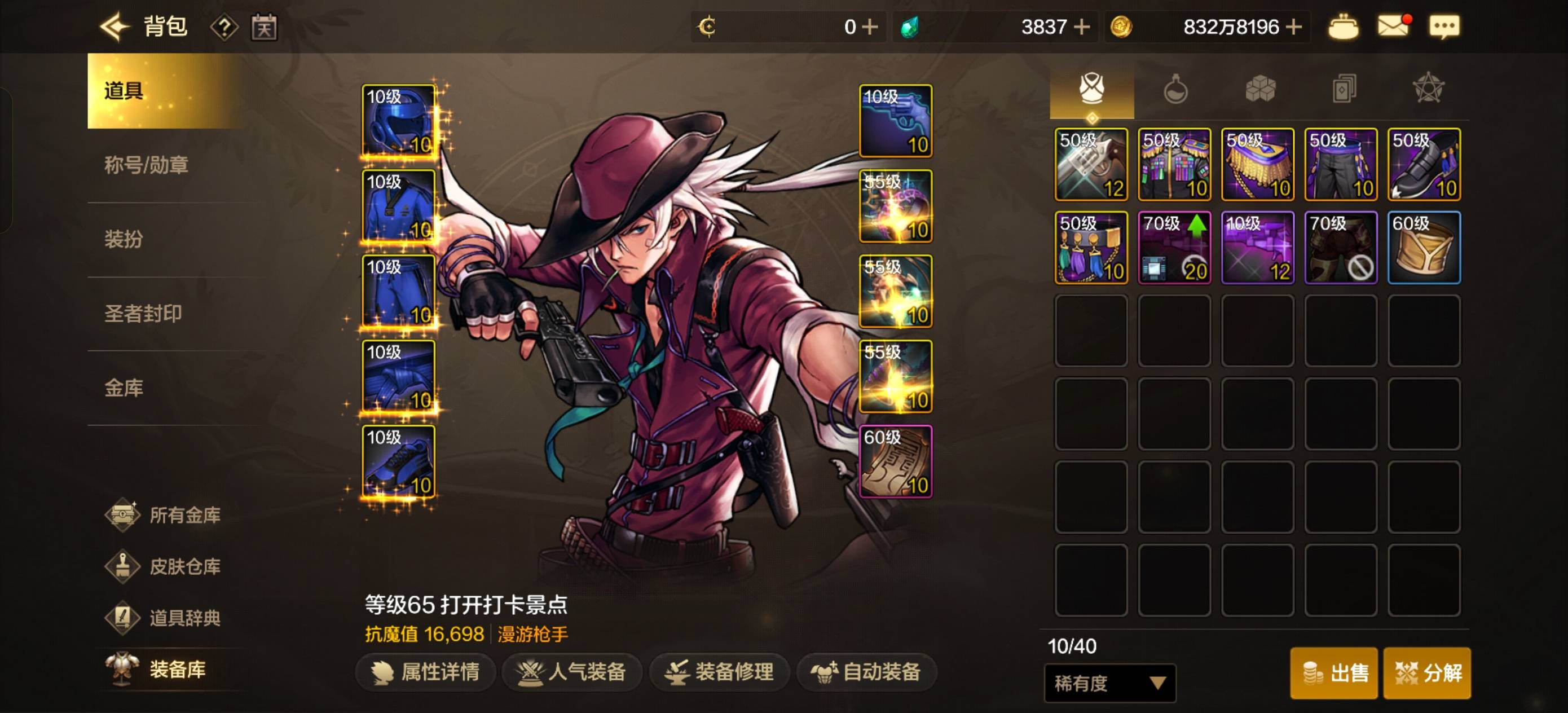Screen dimensions: 1568x713
Task: Select the 金库 menu entry
Action: pos(124,388)
